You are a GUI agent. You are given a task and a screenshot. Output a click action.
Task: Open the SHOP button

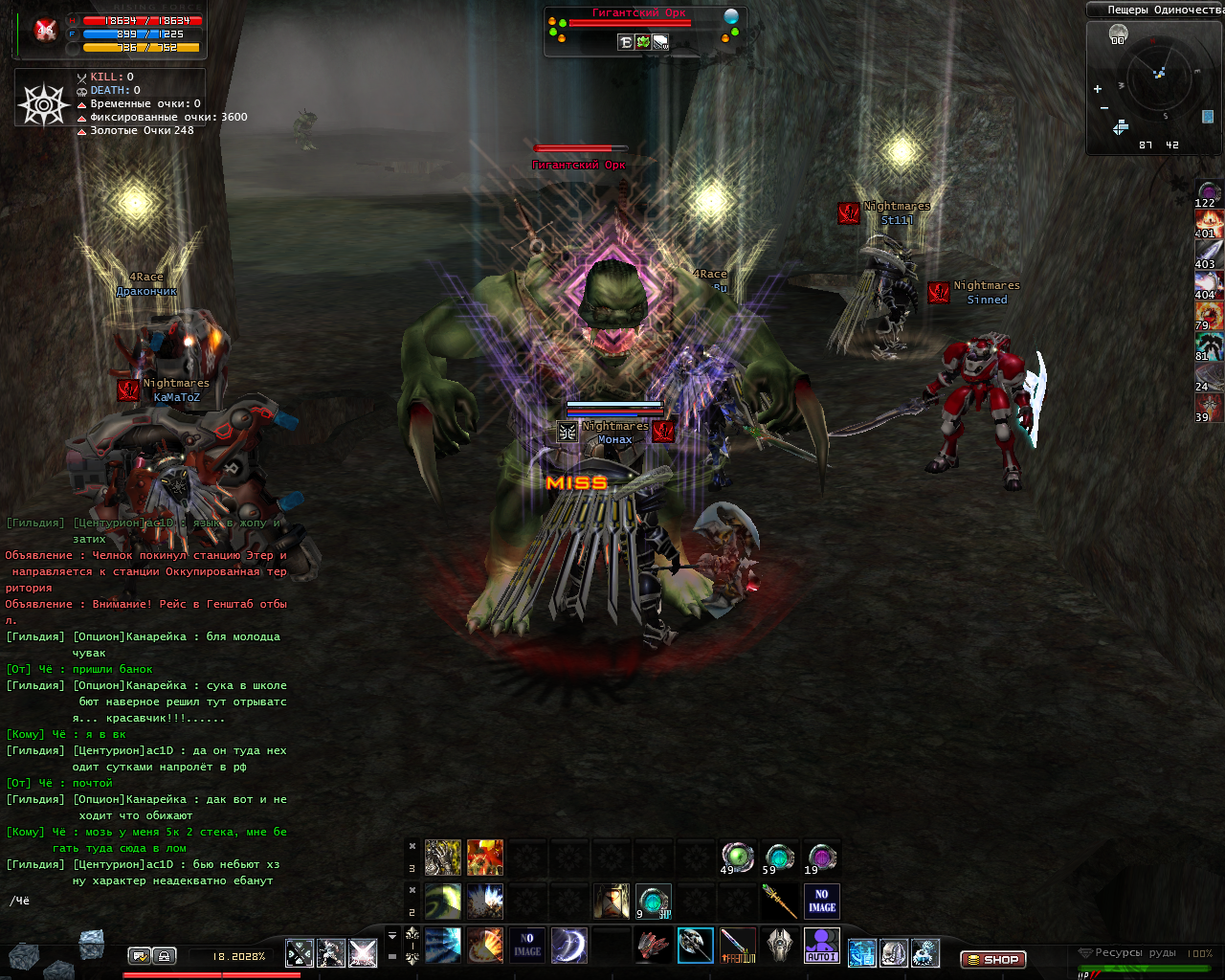pos(993,959)
